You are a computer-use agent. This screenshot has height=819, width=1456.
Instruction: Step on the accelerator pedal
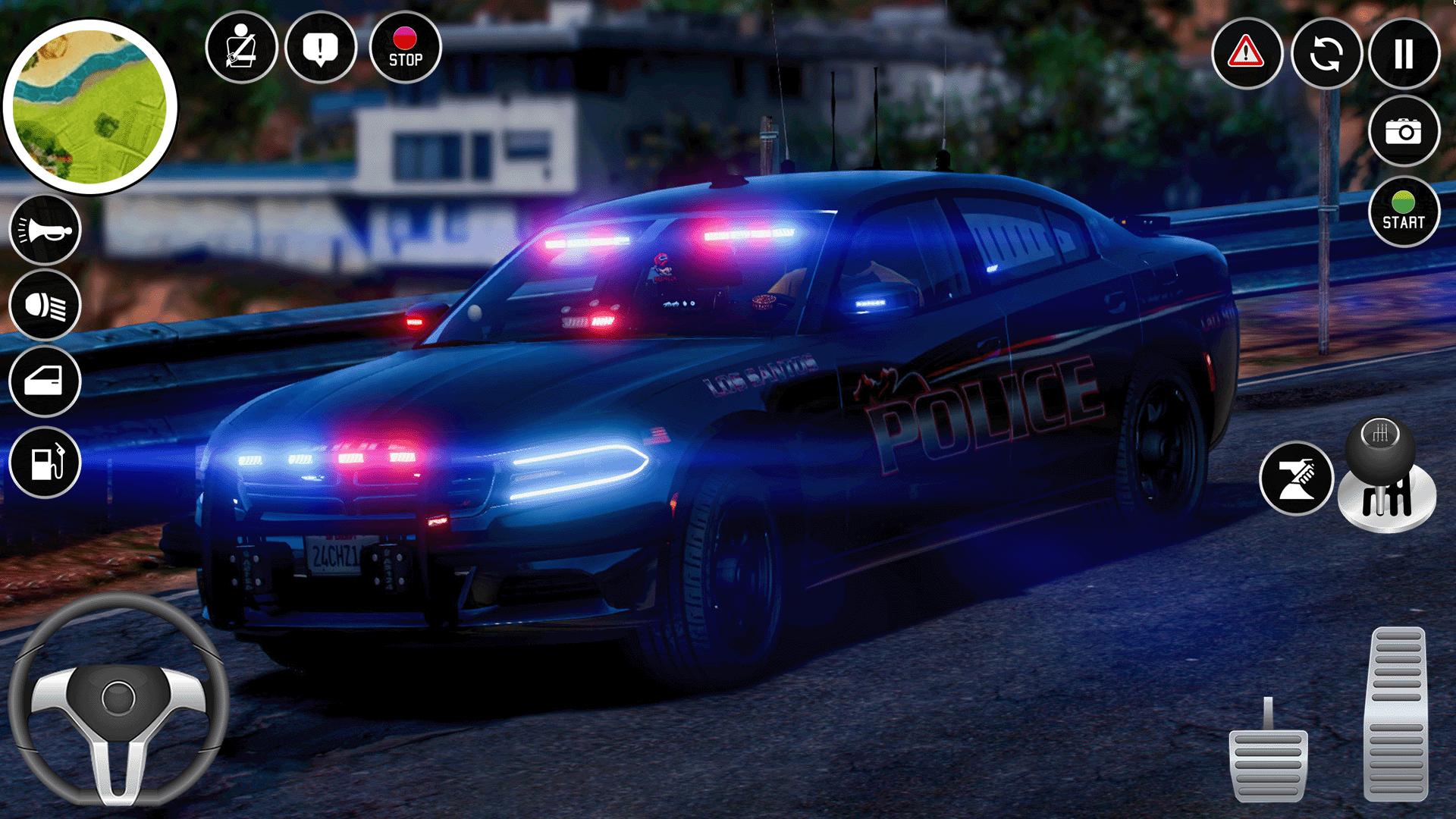(x=1396, y=713)
